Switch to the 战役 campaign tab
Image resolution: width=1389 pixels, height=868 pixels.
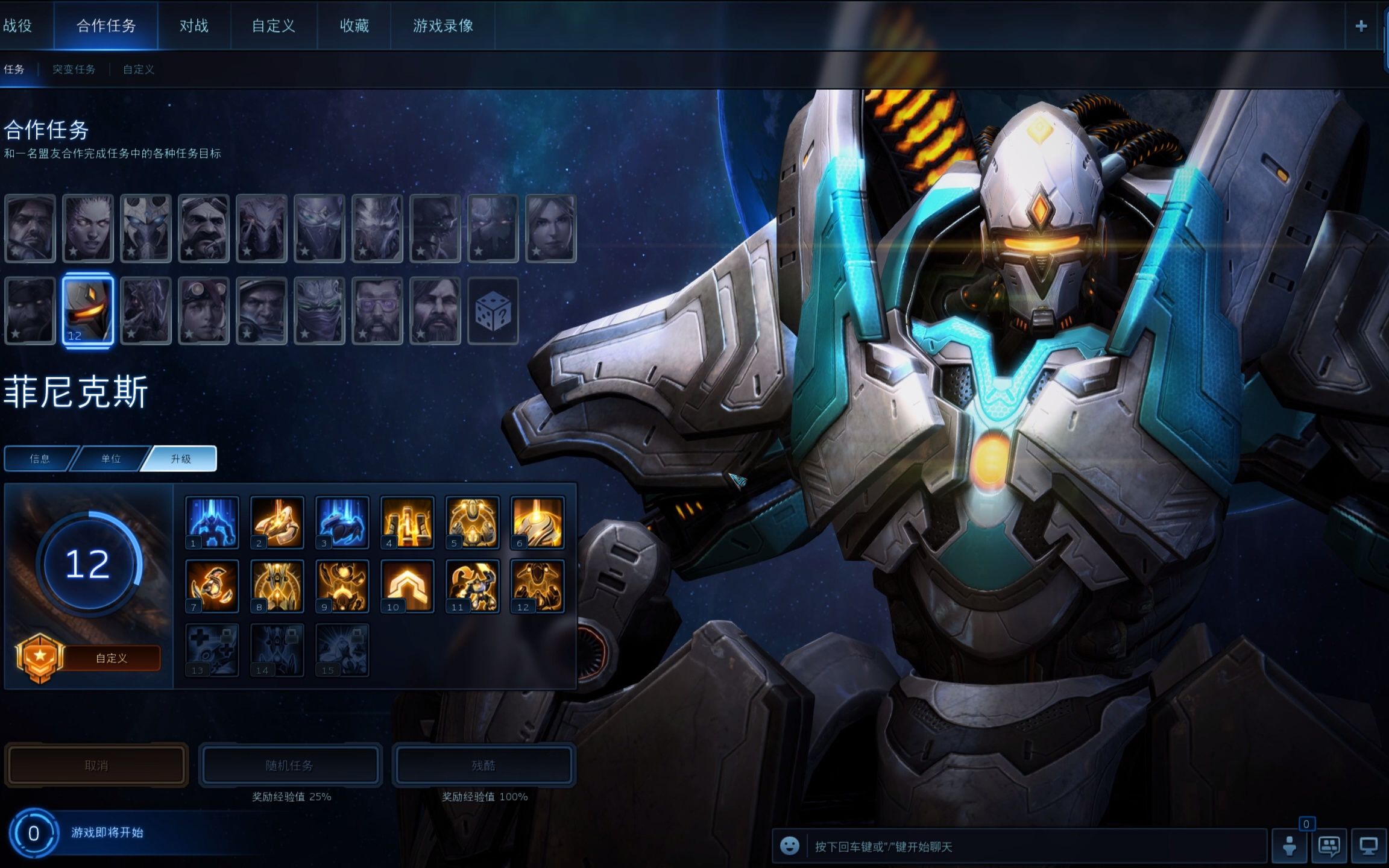(x=18, y=26)
